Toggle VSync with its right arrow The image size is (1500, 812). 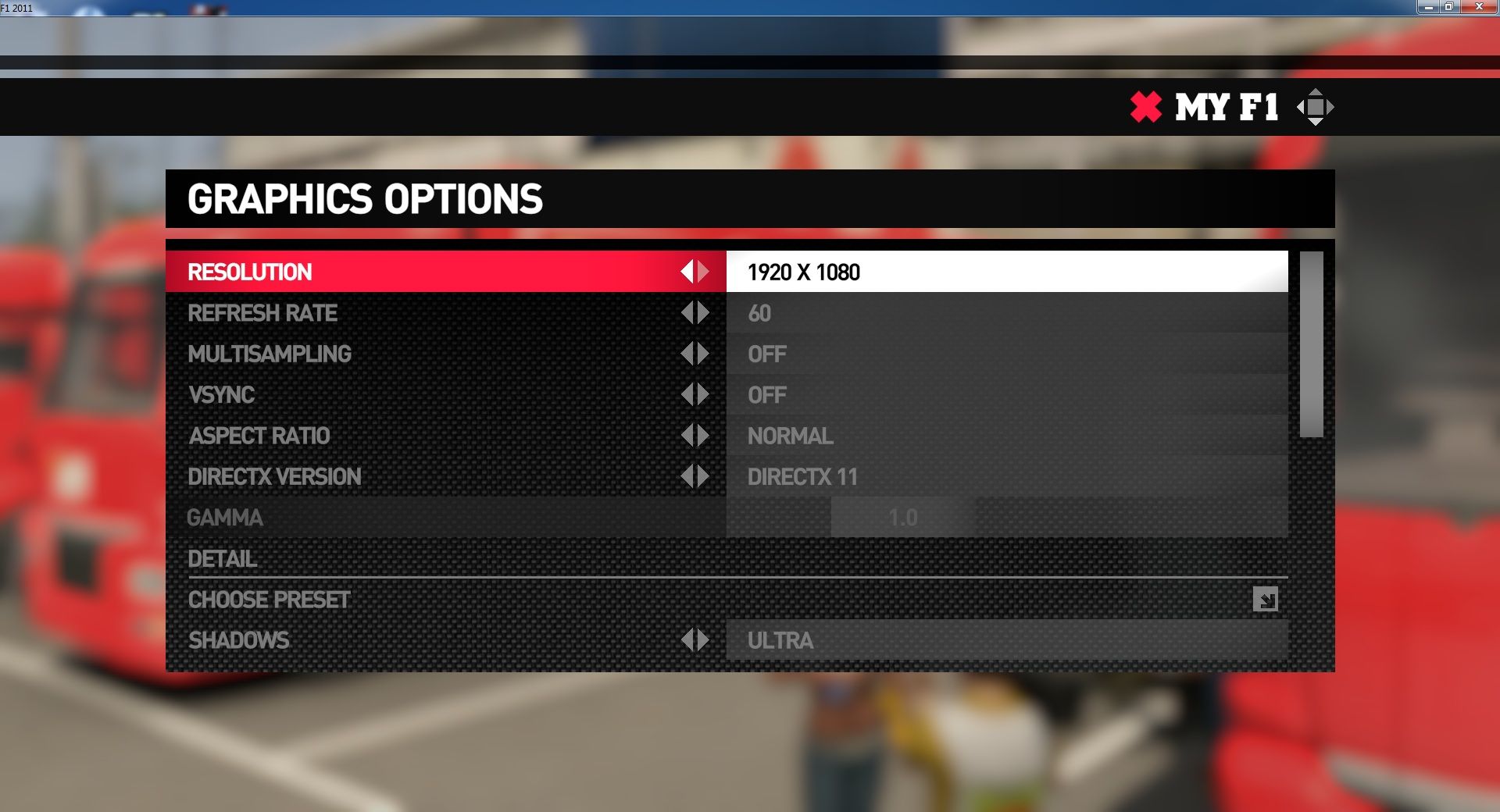pyautogui.click(x=704, y=394)
